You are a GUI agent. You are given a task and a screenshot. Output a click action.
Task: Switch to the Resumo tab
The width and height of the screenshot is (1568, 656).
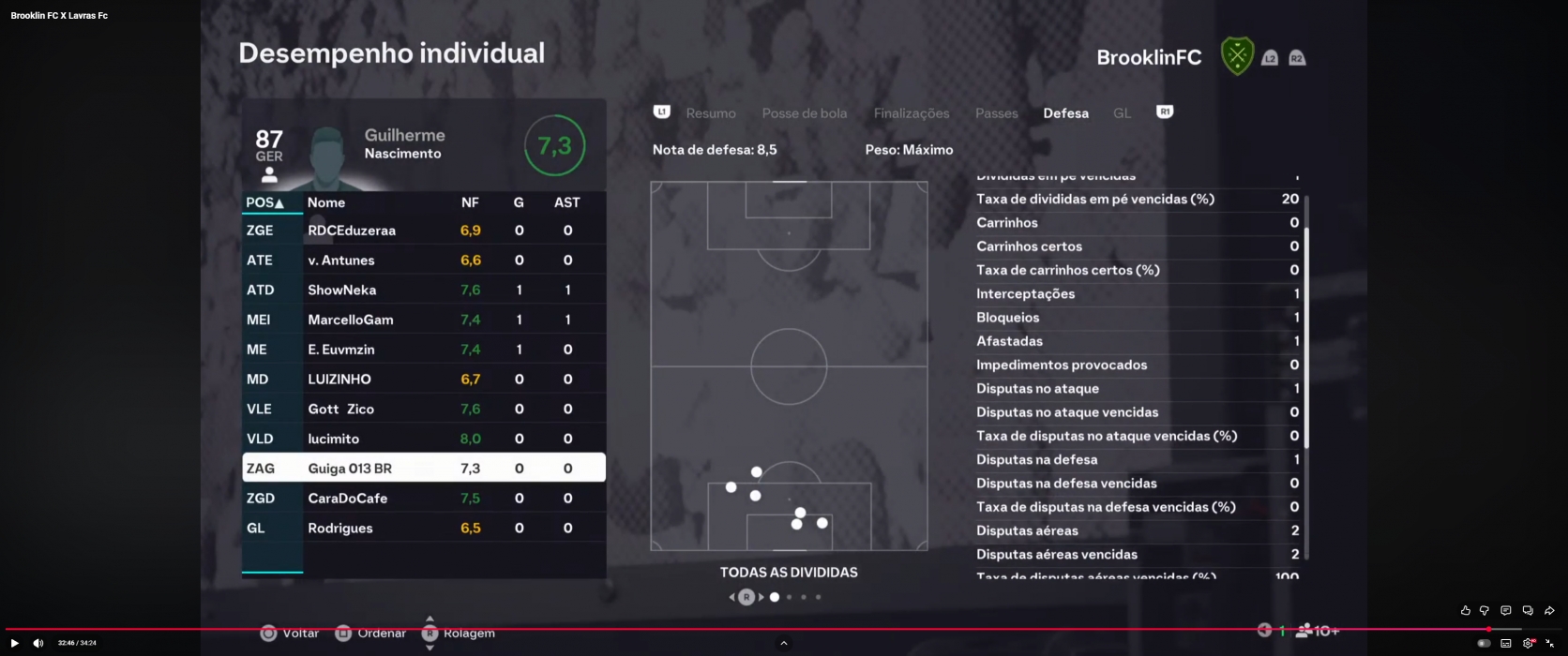710,113
